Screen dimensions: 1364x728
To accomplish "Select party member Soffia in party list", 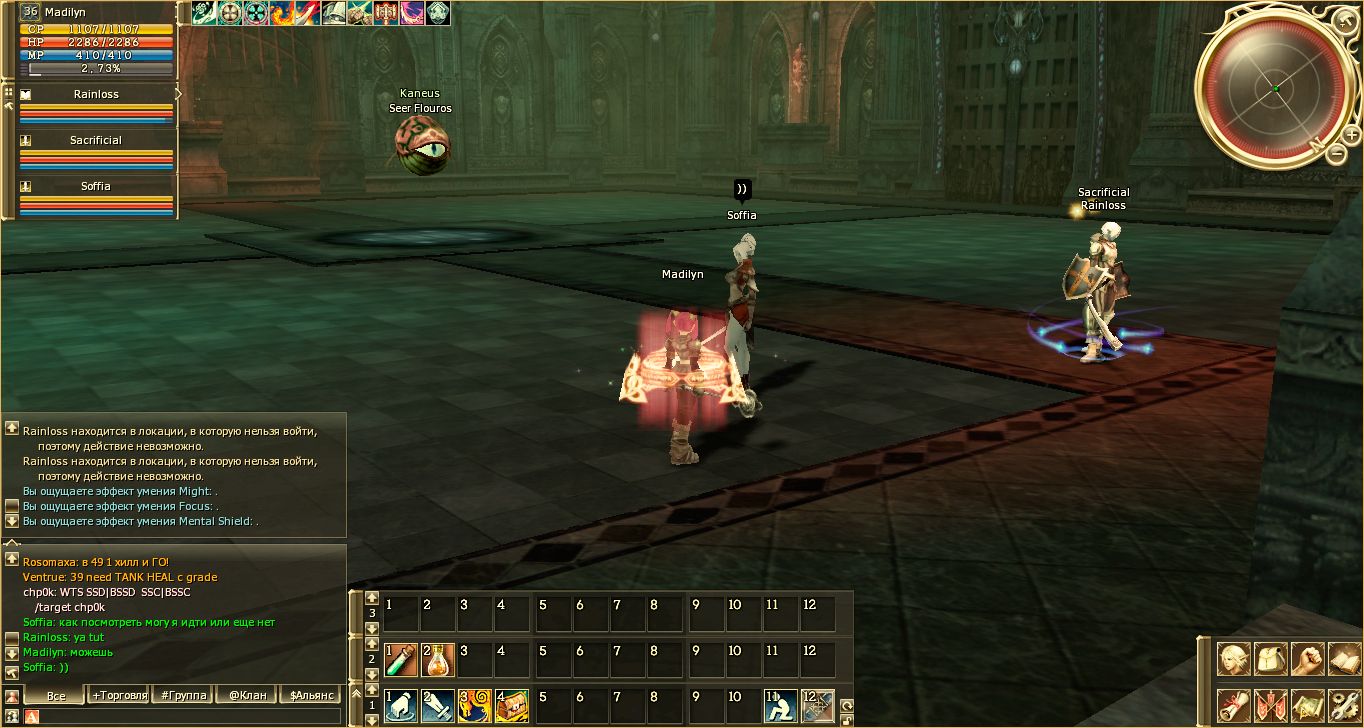I will 96,186.
